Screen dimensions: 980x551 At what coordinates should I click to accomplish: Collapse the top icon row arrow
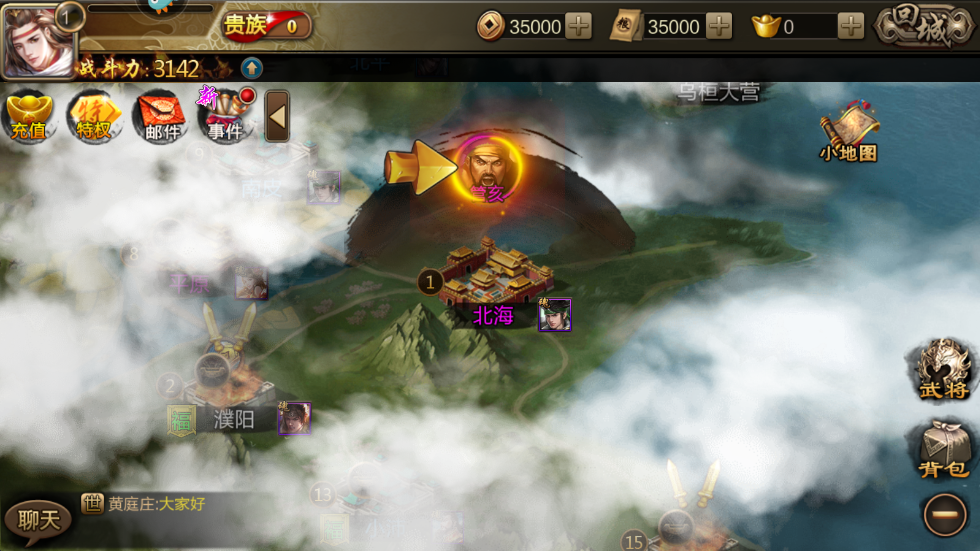point(278,117)
